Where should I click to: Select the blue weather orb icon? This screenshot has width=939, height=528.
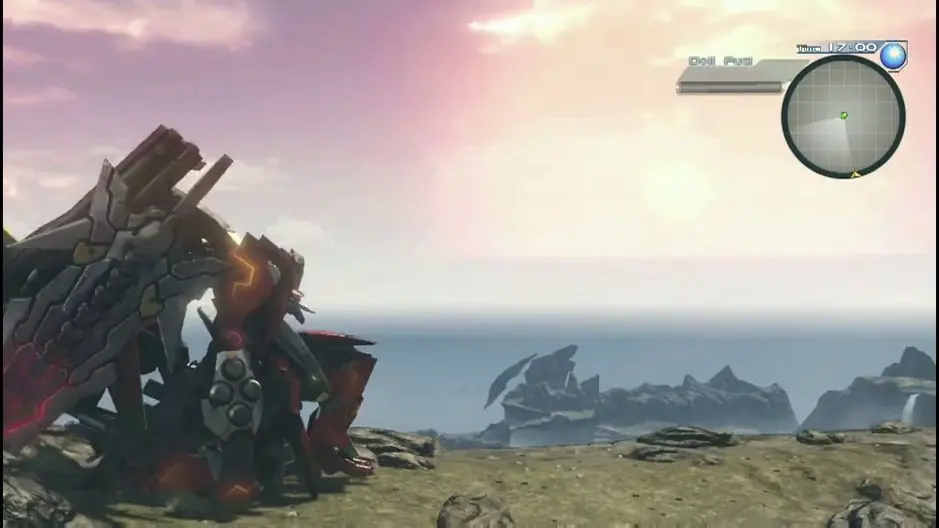pyautogui.click(x=893, y=56)
